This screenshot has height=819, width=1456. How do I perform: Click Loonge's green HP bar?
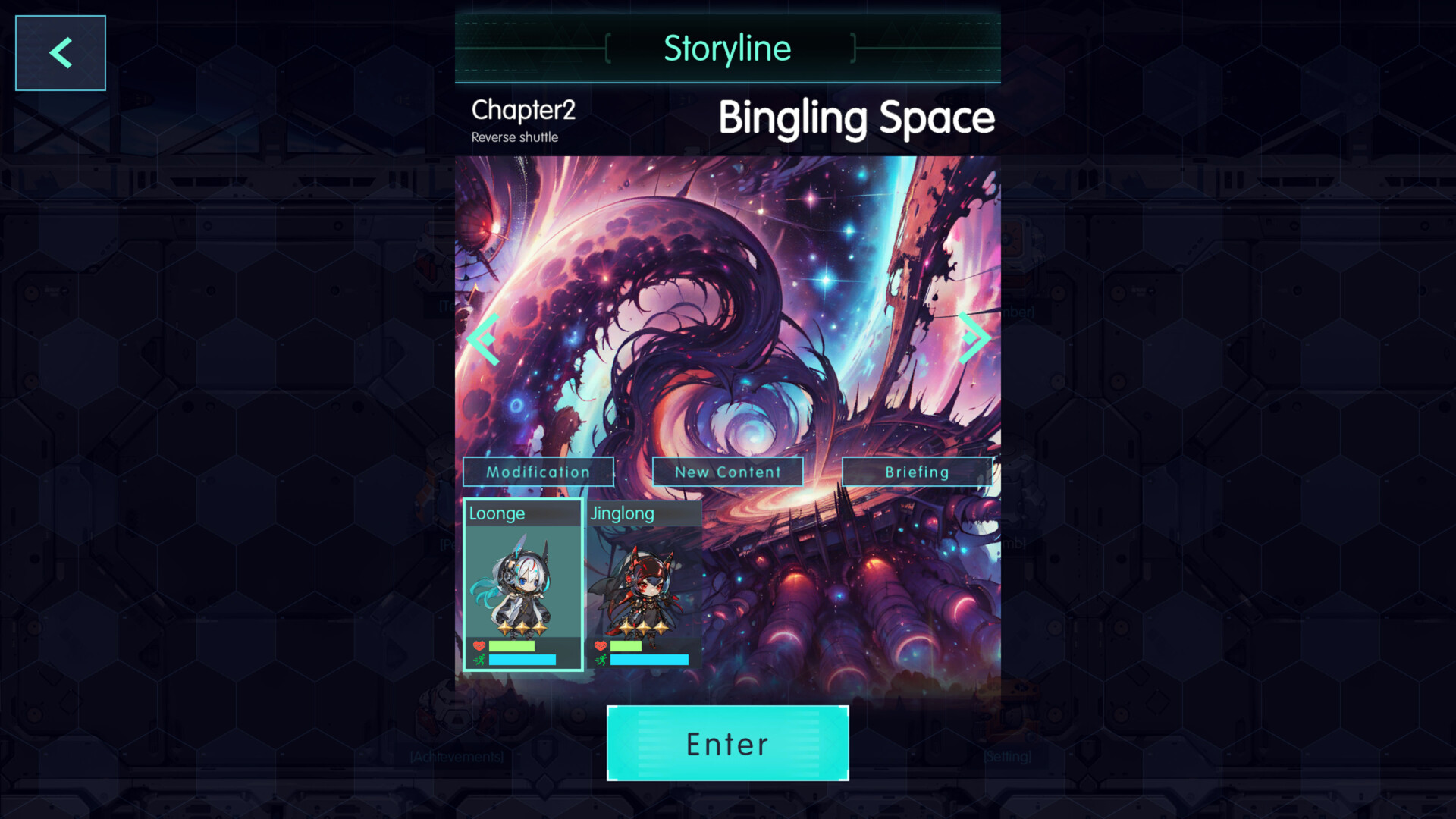[512, 647]
